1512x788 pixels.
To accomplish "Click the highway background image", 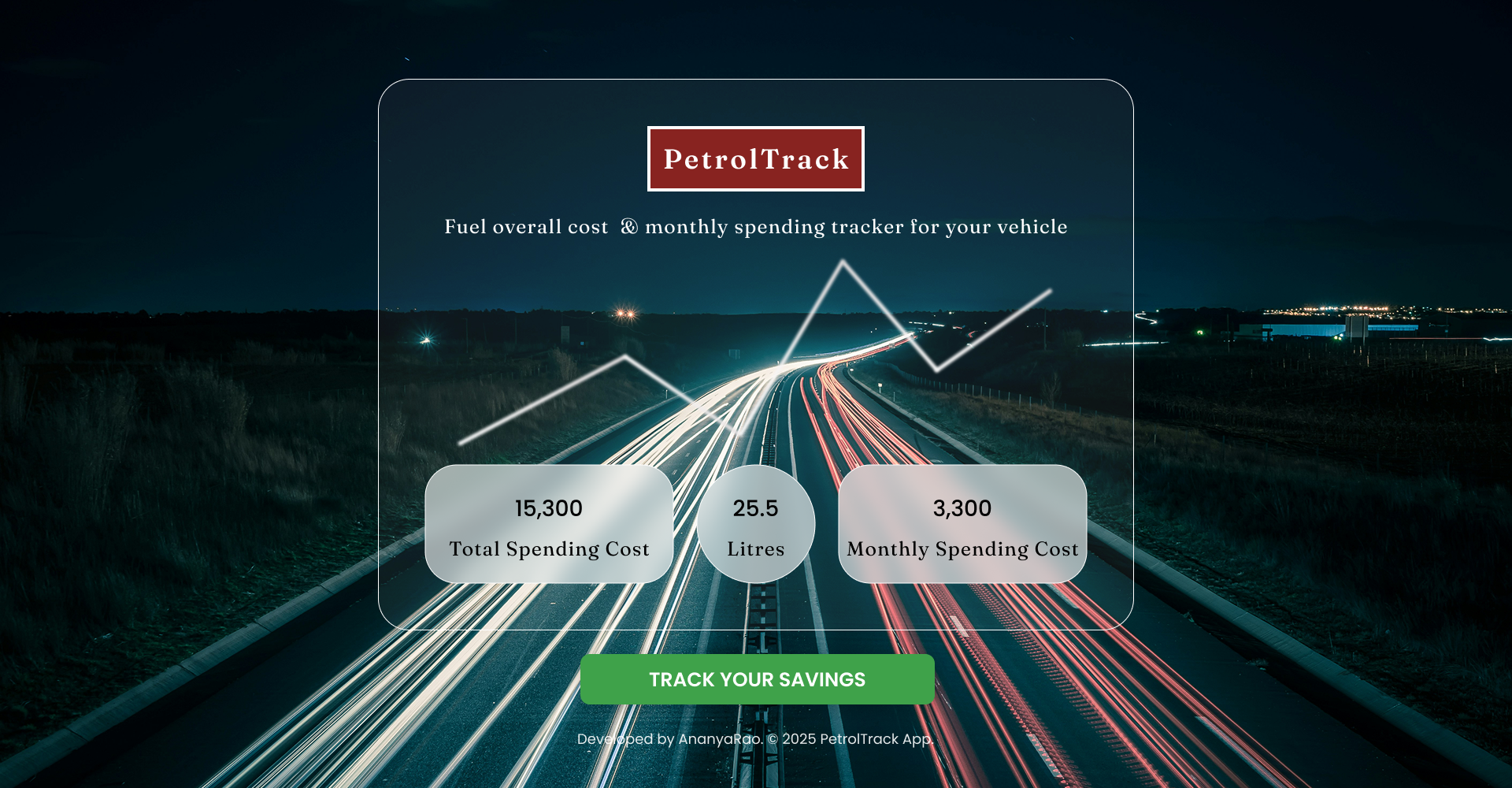I will pyautogui.click(x=157, y=394).
